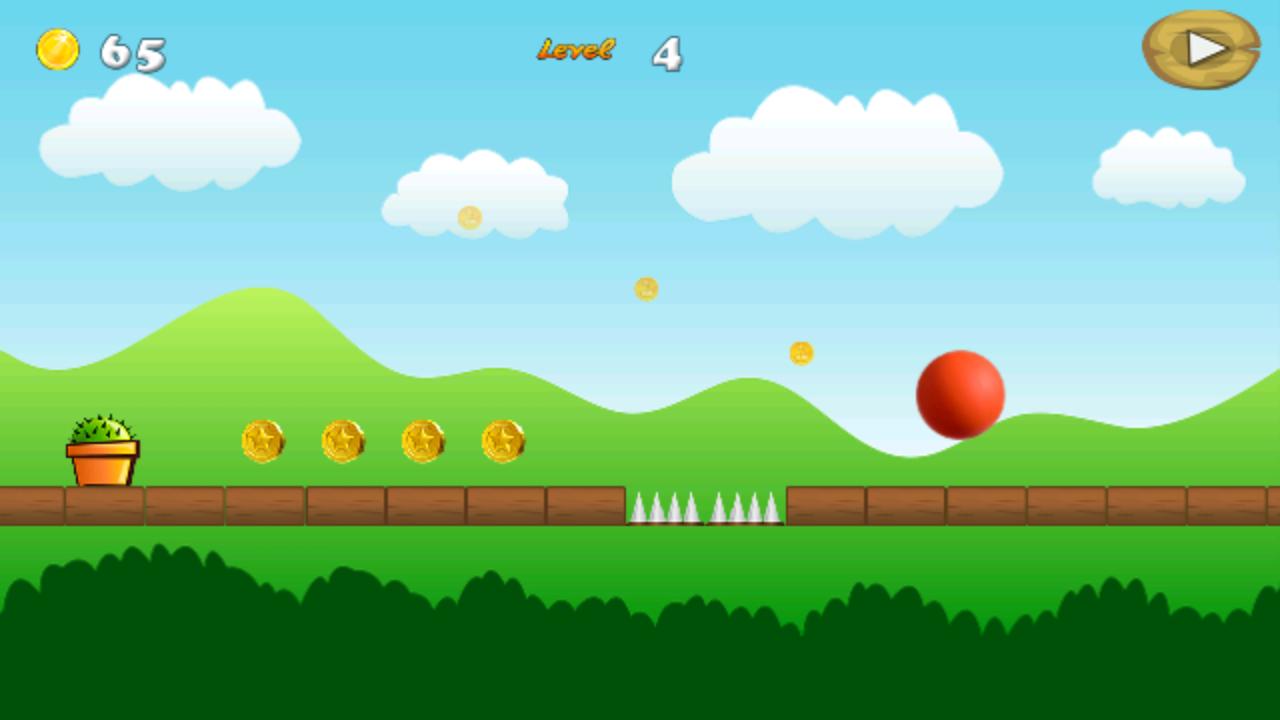The height and width of the screenshot is (720, 1280).
Task: Click the level number 4
Action: [666, 54]
